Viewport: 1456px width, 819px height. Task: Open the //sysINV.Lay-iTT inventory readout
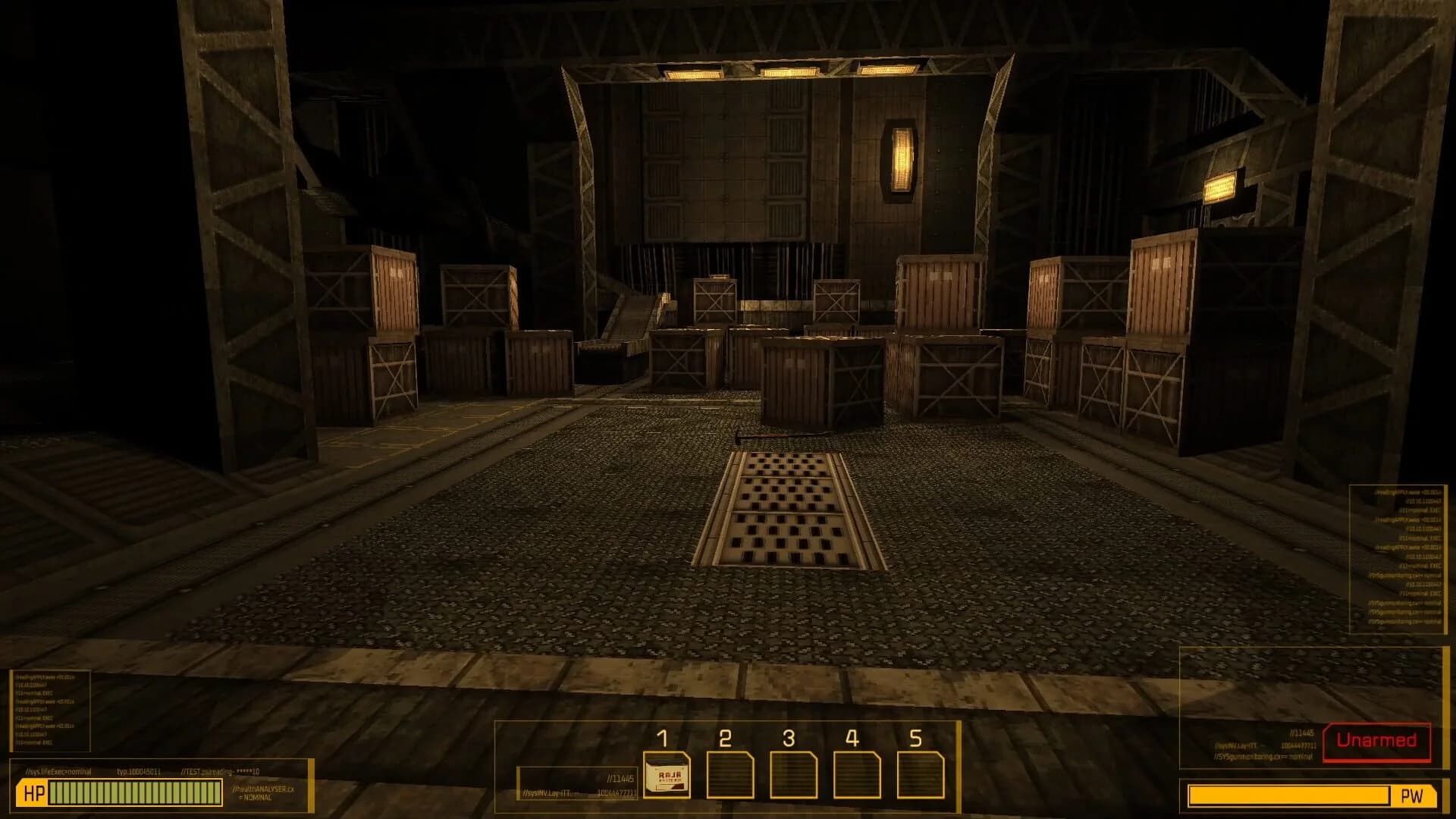tap(544, 792)
